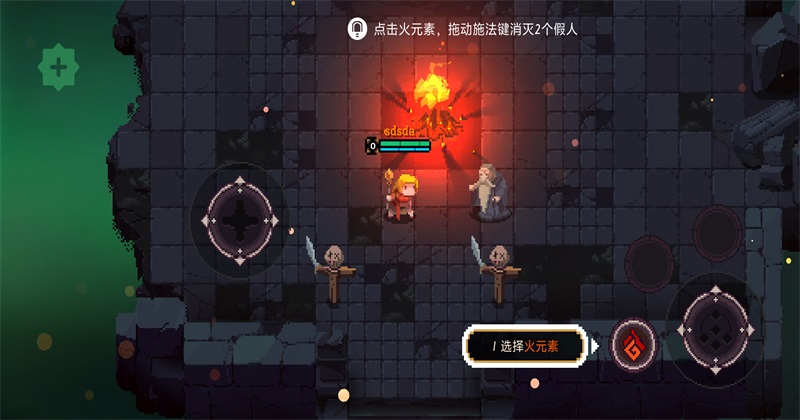Open the green plus badge menu
The width and height of the screenshot is (800, 420).
[x=59, y=68]
